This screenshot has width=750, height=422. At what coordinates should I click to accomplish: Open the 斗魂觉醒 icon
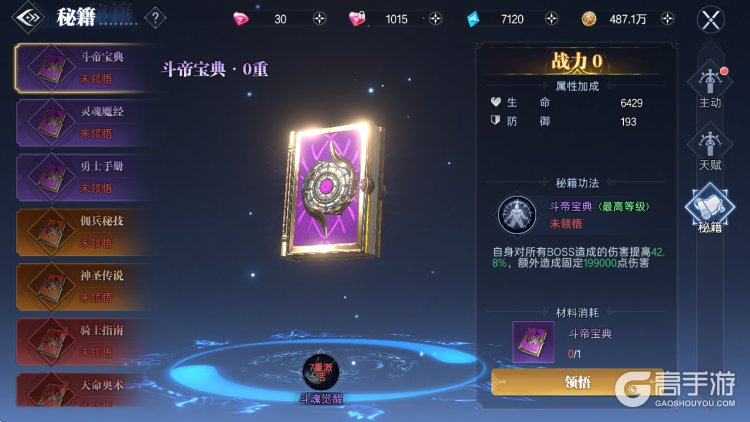pos(322,374)
